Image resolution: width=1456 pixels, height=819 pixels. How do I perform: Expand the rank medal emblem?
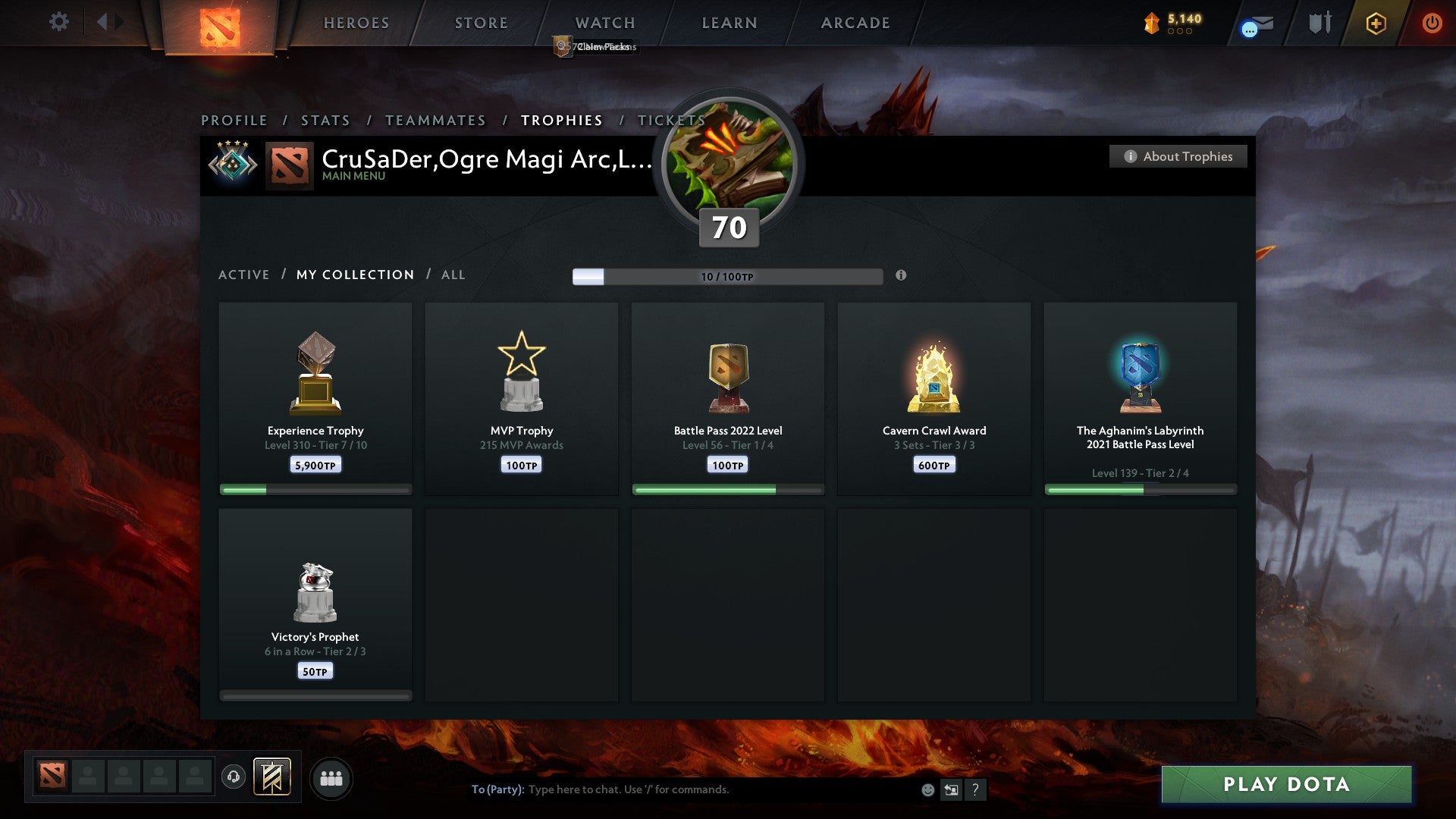tap(234, 163)
